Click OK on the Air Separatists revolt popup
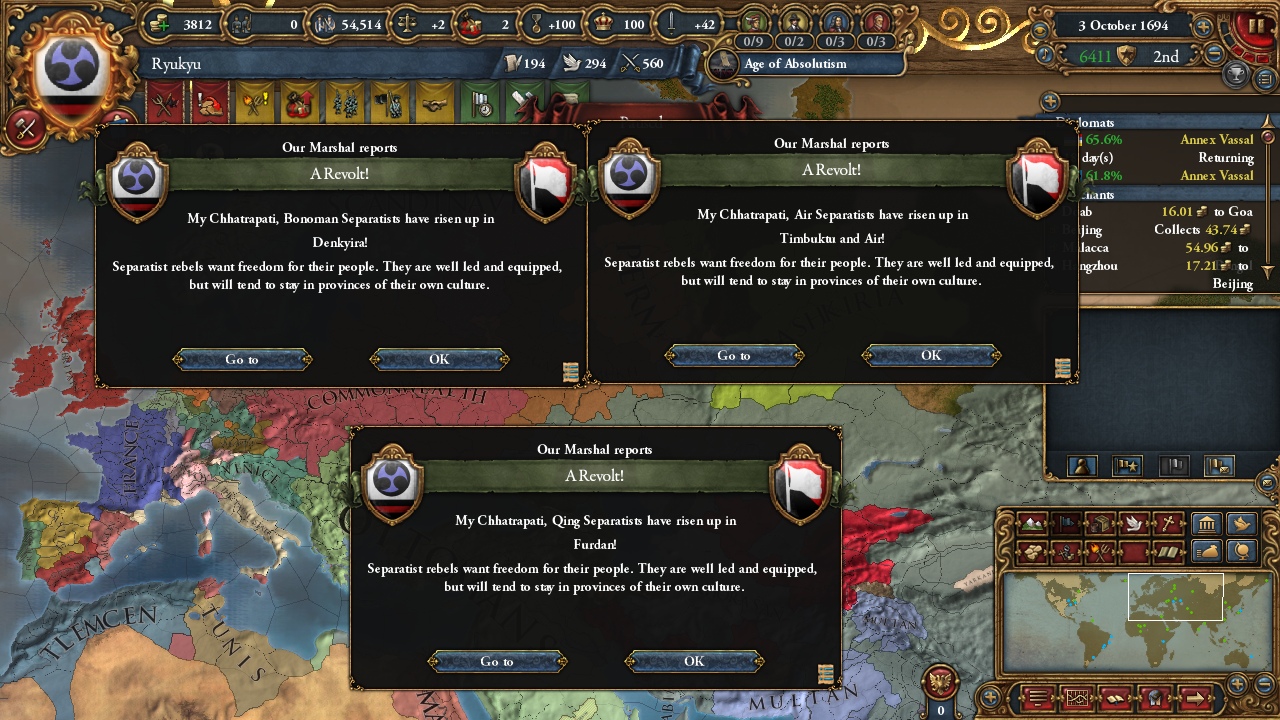 (x=930, y=355)
